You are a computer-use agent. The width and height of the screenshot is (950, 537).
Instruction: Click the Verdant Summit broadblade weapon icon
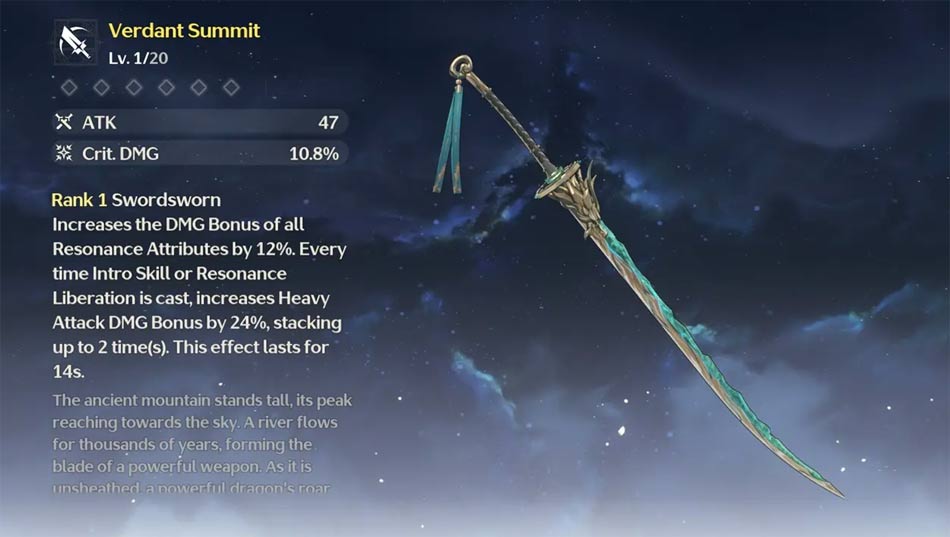(75, 42)
